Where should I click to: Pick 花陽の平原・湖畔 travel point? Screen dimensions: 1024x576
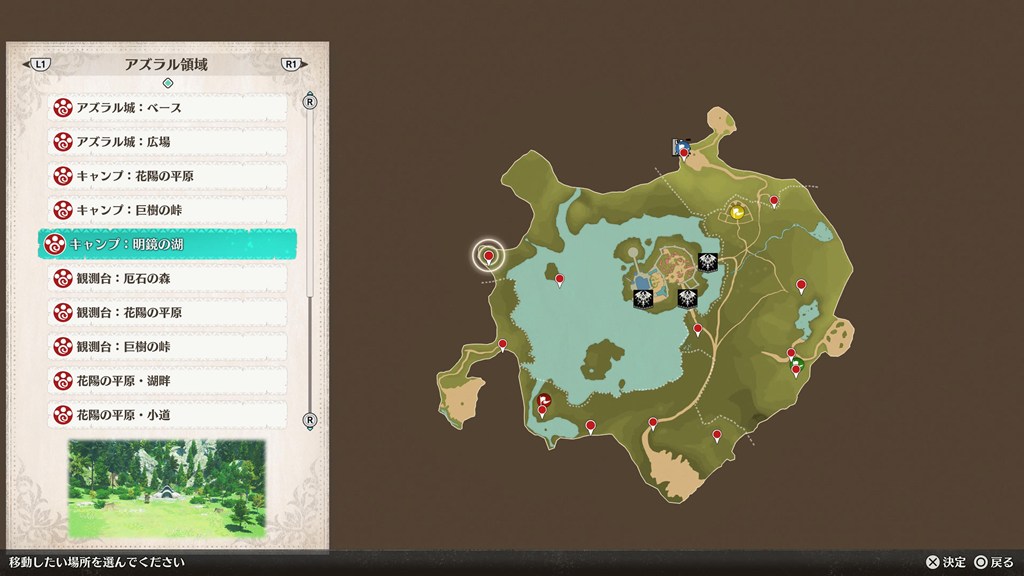coord(168,380)
